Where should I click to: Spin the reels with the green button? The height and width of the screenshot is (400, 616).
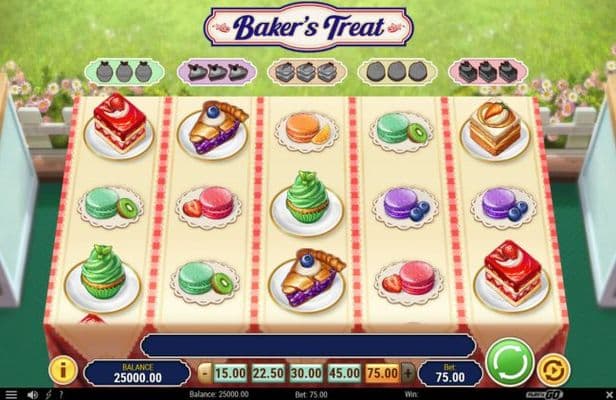[x=509, y=361]
